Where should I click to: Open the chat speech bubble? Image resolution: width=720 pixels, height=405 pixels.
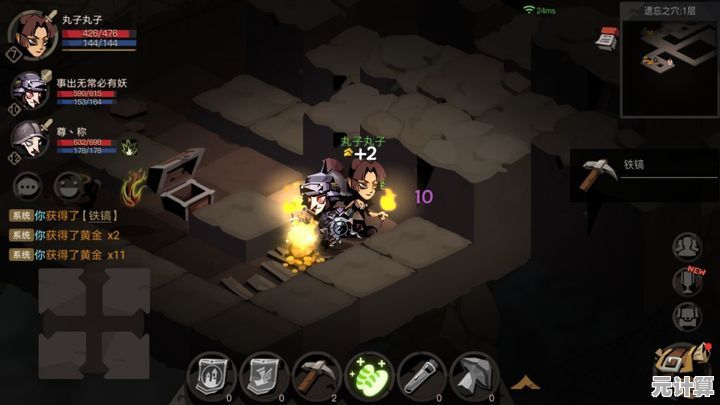pos(28,185)
